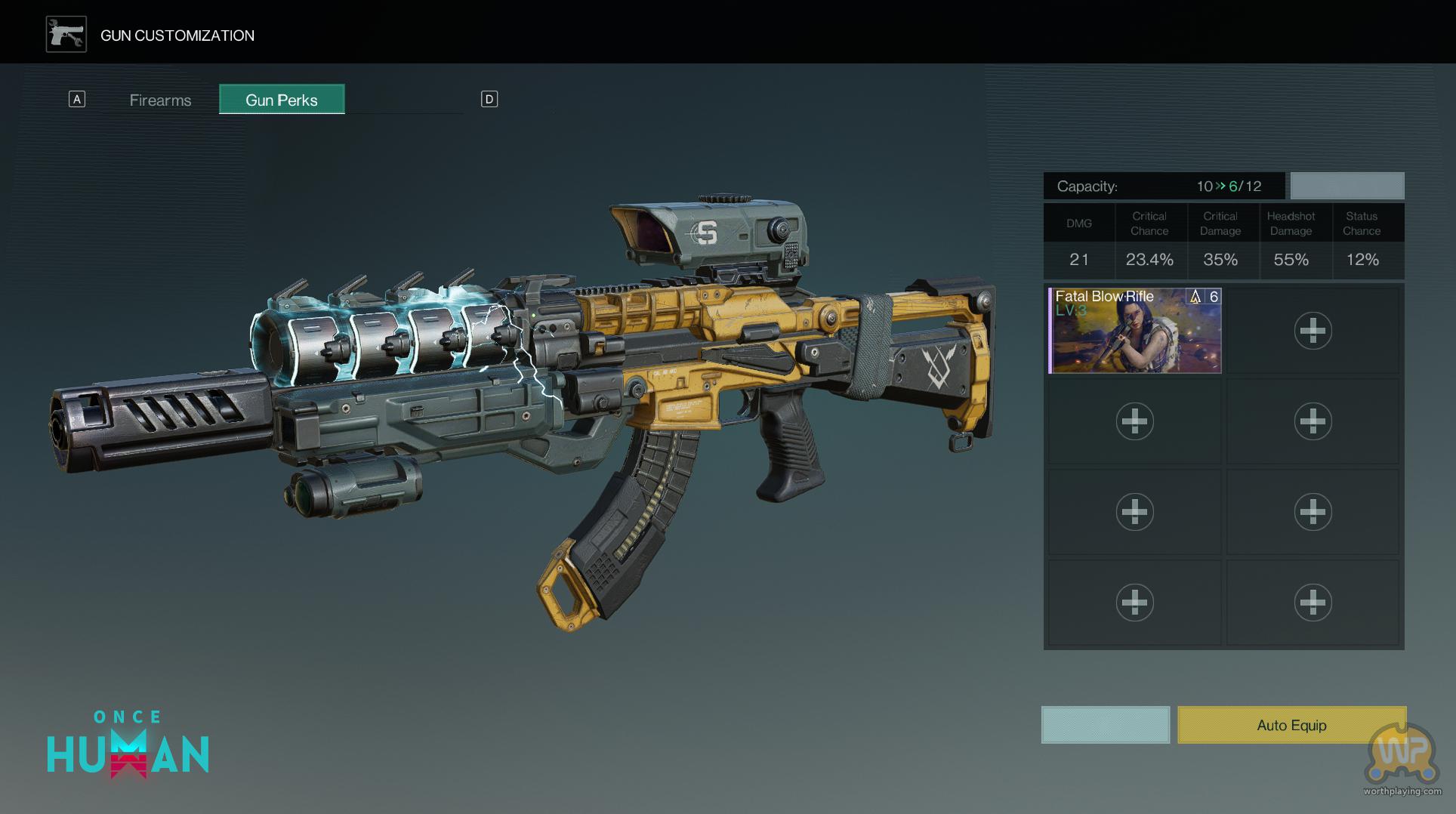This screenshot has width=1456, height=814.
Task: Switch to the Firearms tab
Action: coord(160,100)
